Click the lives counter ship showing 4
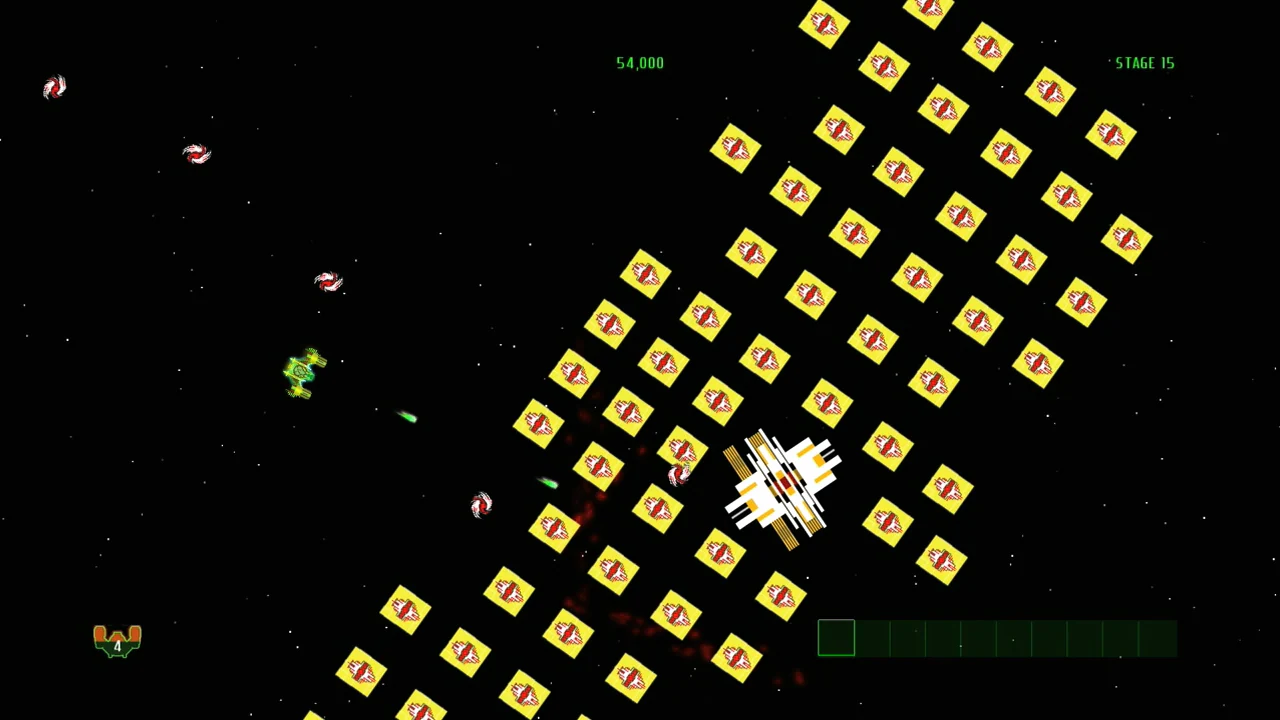This screenshot has height=720, width=1280. click(117, 640)
